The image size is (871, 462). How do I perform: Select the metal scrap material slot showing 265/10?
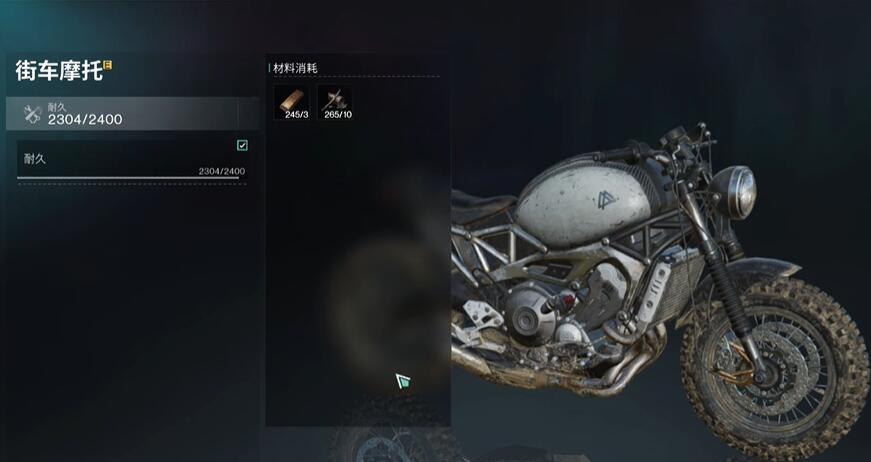(336, 100)
